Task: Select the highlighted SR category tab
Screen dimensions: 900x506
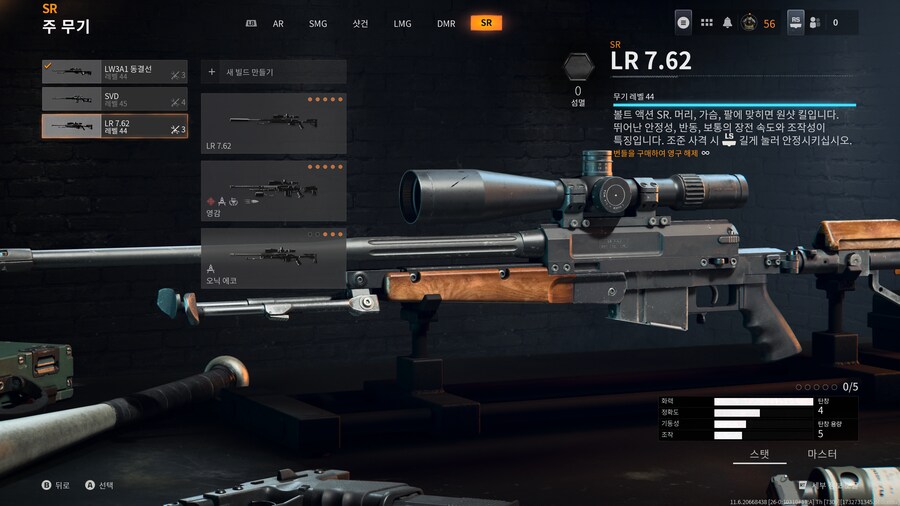Action: coord(486,23)
